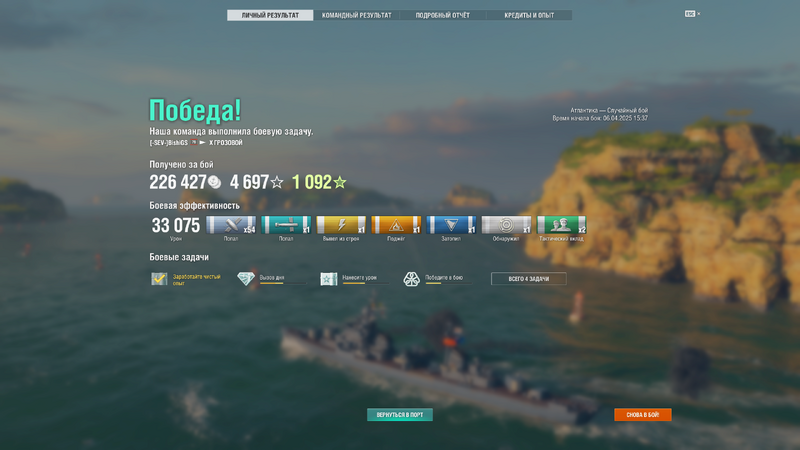Click the torpedo hit ribbon

[x=286, y=225]
